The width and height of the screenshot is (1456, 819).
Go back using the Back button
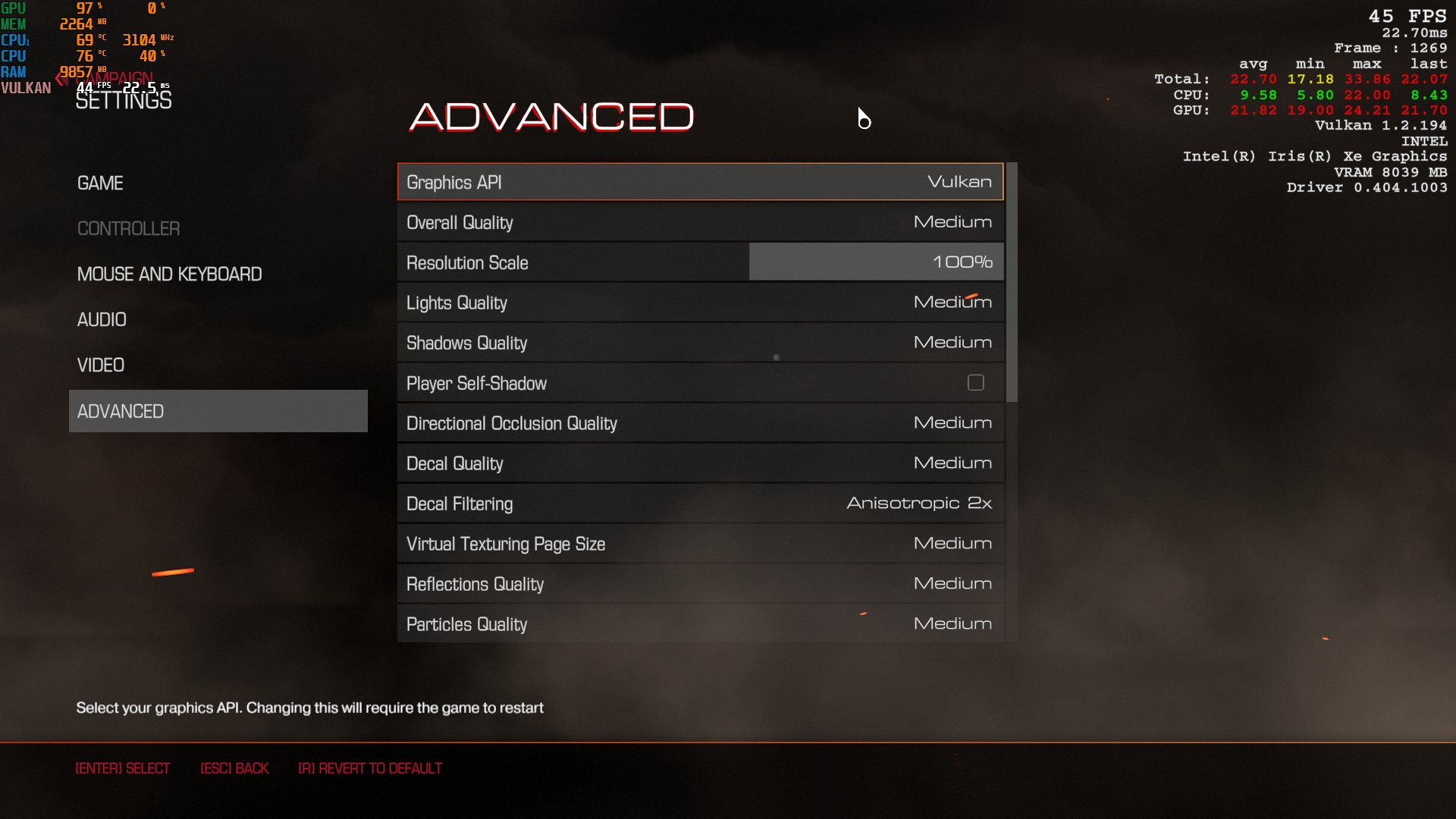[x=234, y=769]
